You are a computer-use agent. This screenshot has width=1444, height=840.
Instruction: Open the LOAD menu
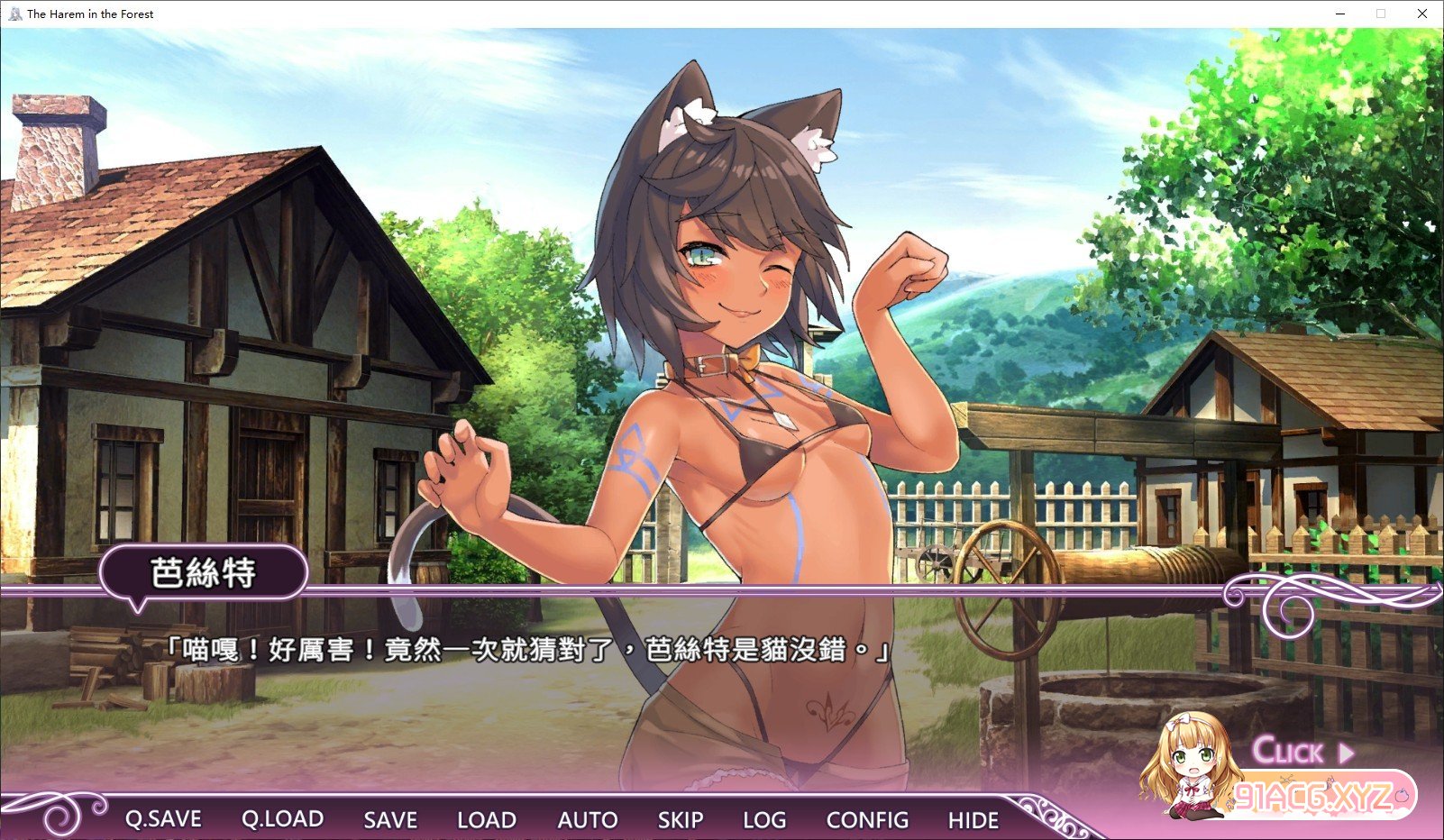[487, 819]
